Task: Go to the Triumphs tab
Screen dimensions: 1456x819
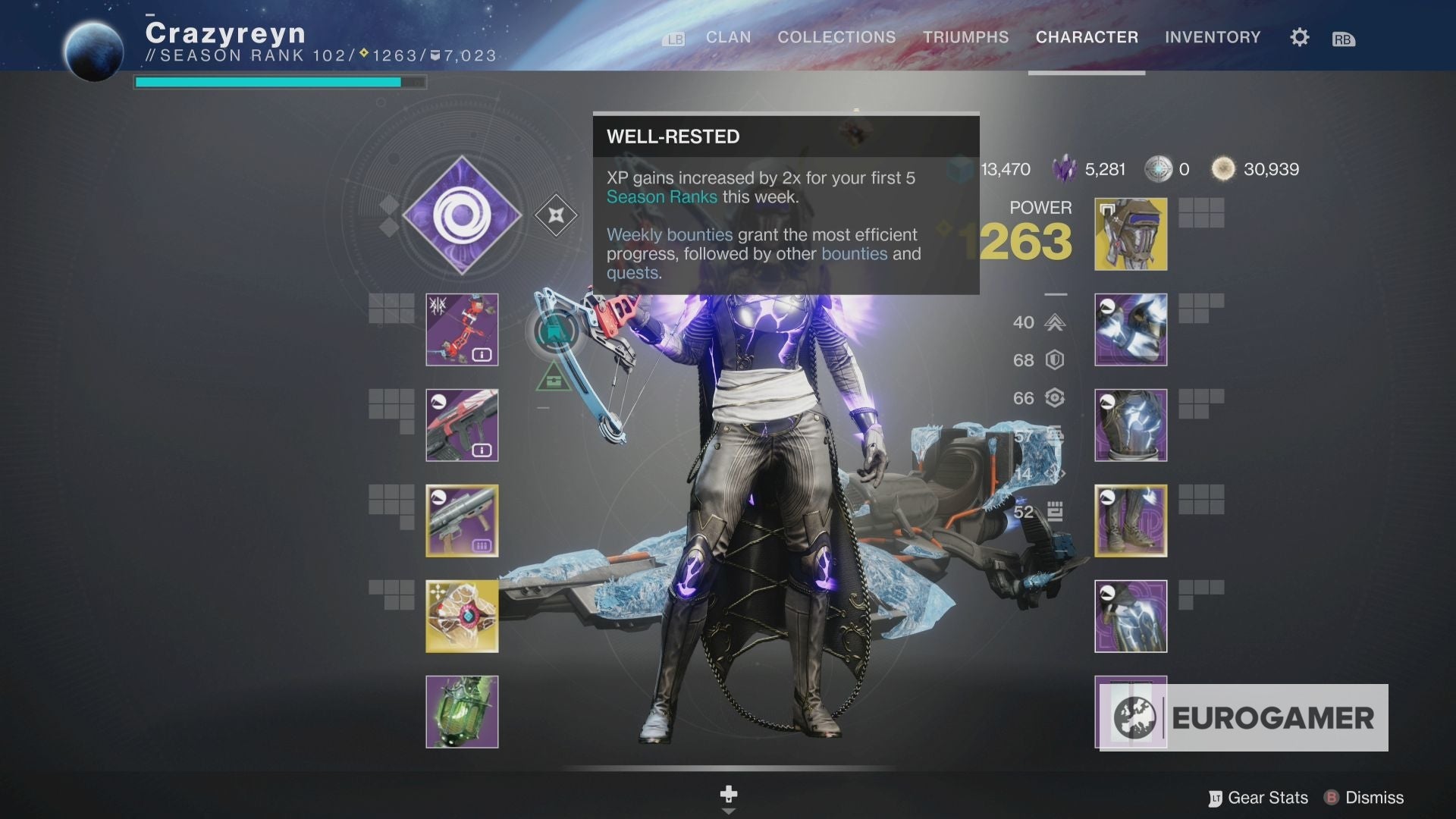Action: tap(965, 37)
